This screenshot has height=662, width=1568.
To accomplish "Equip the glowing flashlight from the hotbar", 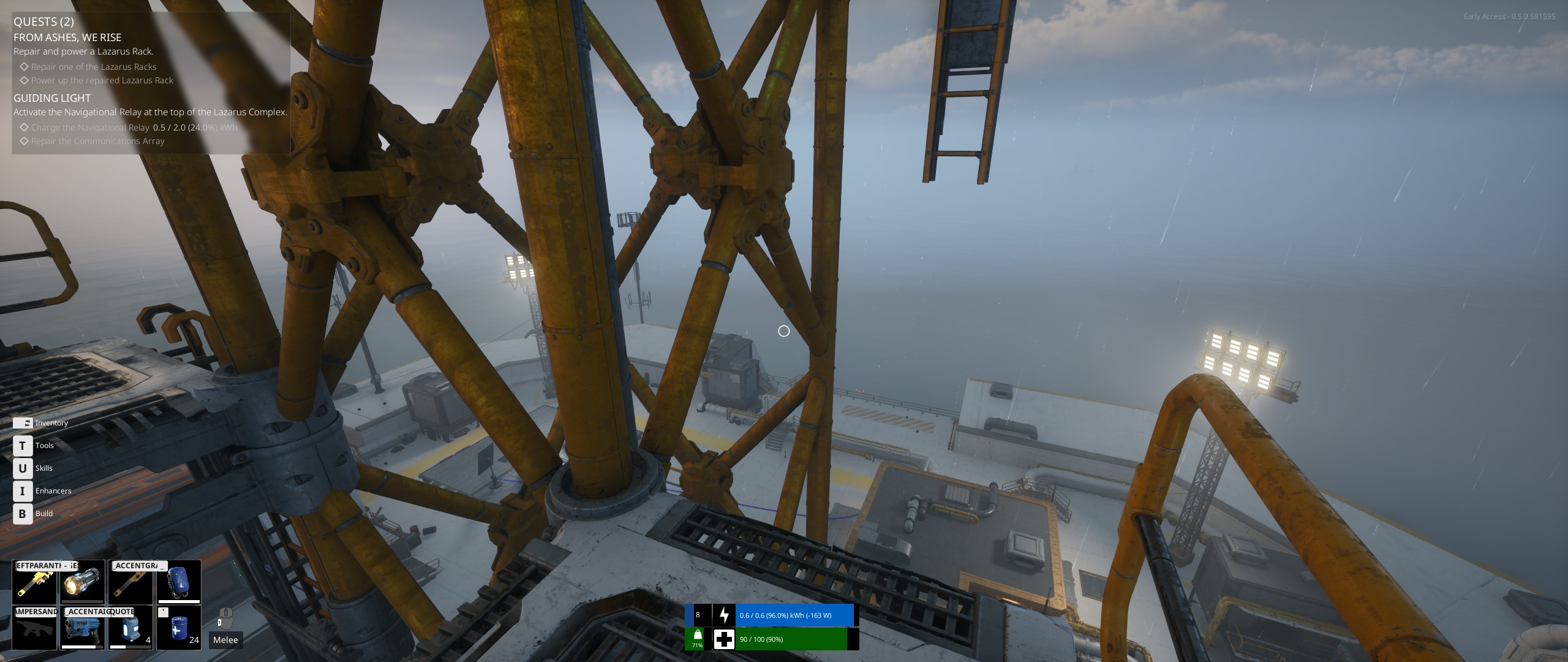I will tap(82, 582).
